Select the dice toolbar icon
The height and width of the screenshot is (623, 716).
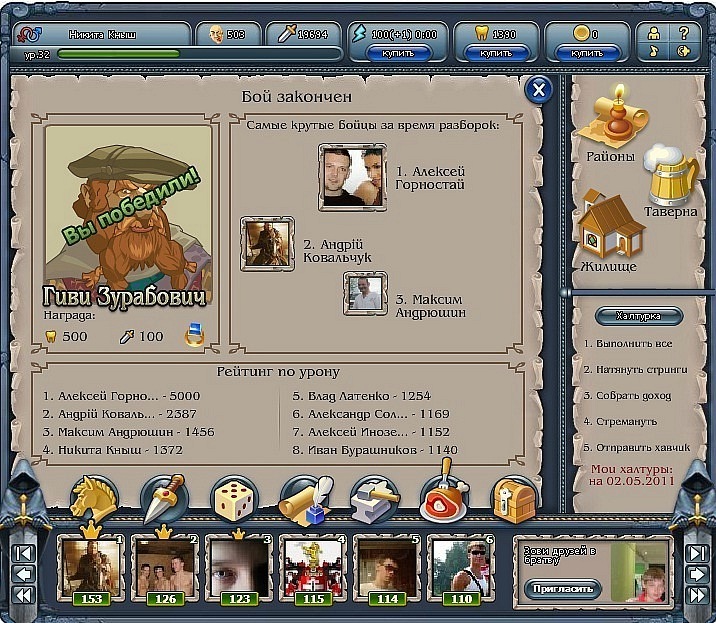235,498
